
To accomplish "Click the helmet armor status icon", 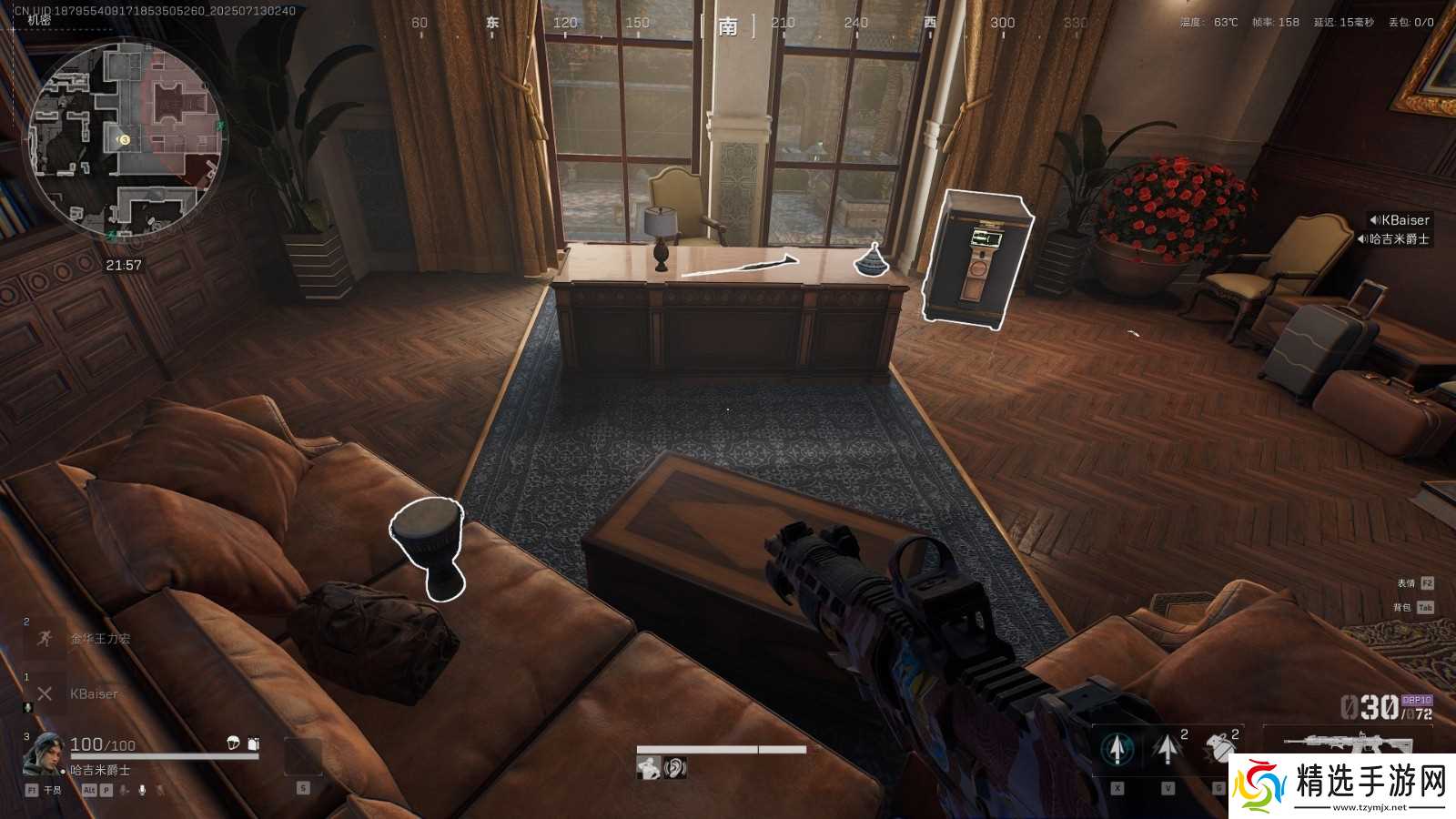I will (233, 743).
